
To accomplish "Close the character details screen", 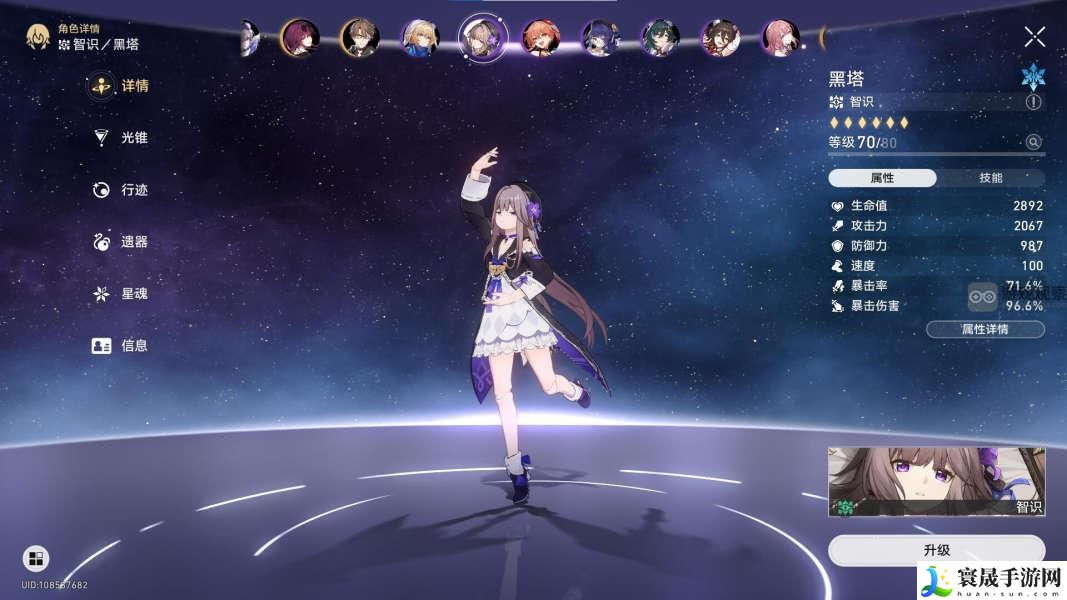I will pyautogui.click(x=1034, y=37).
